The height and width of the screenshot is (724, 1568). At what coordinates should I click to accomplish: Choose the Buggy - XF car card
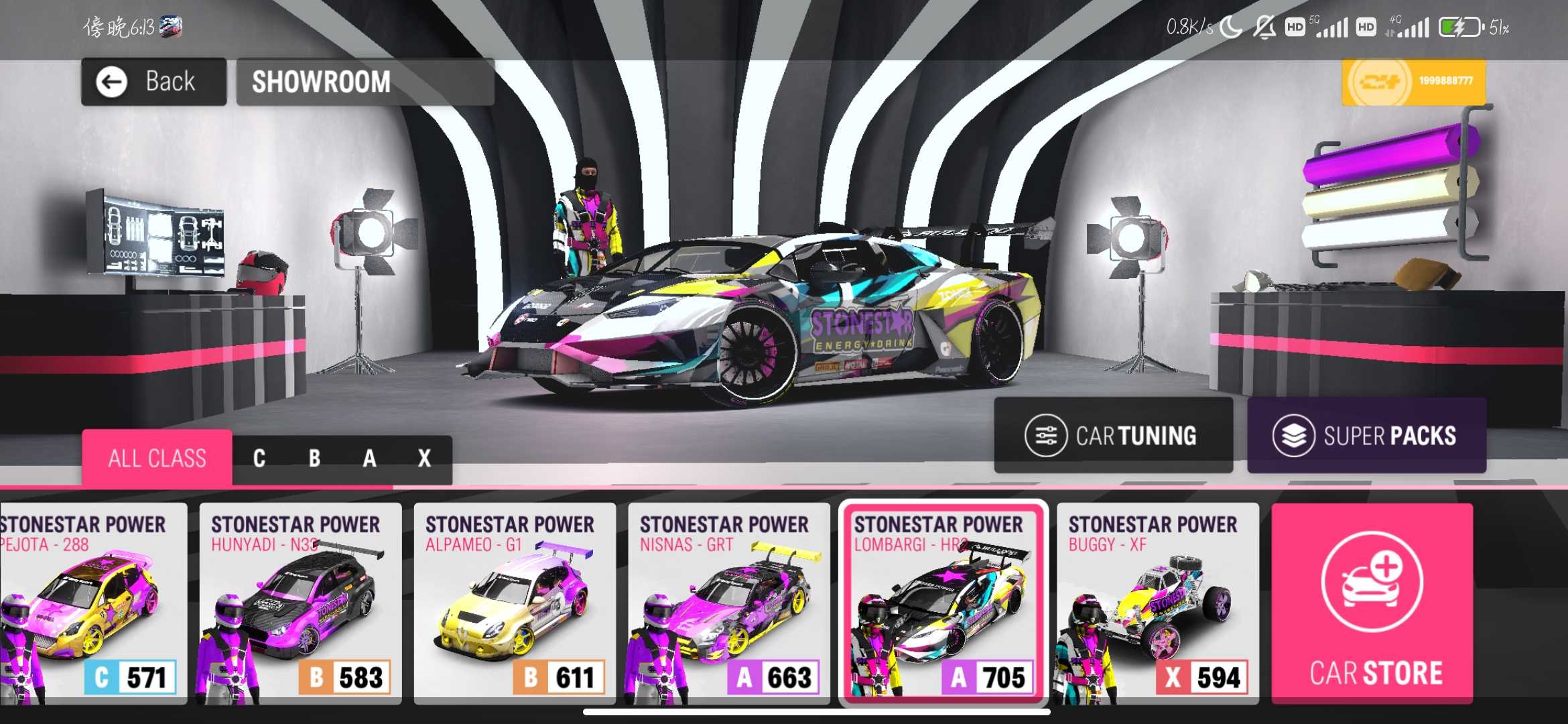1157,603
